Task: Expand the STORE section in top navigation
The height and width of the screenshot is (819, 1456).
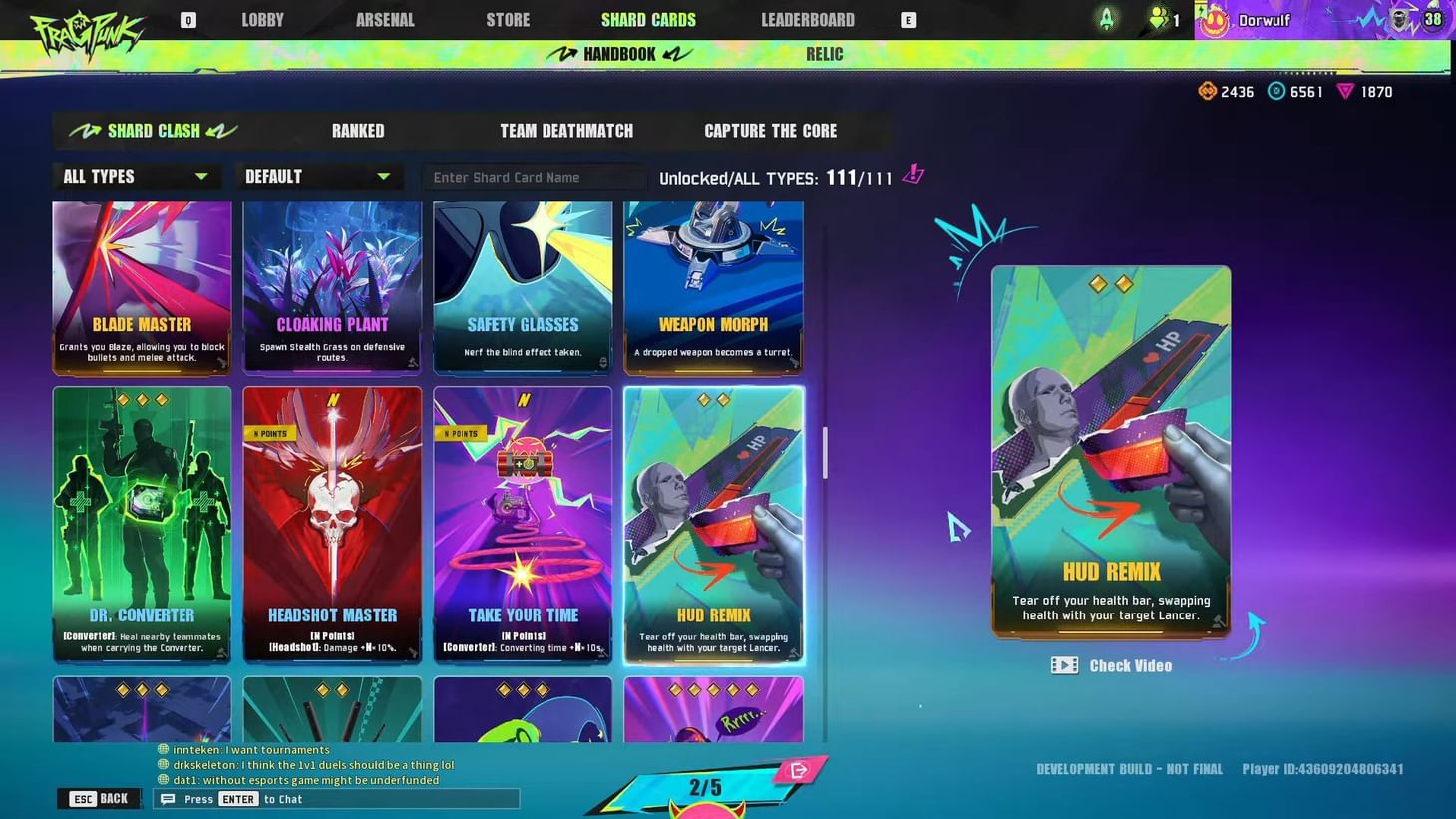Action: coord(508,19)
